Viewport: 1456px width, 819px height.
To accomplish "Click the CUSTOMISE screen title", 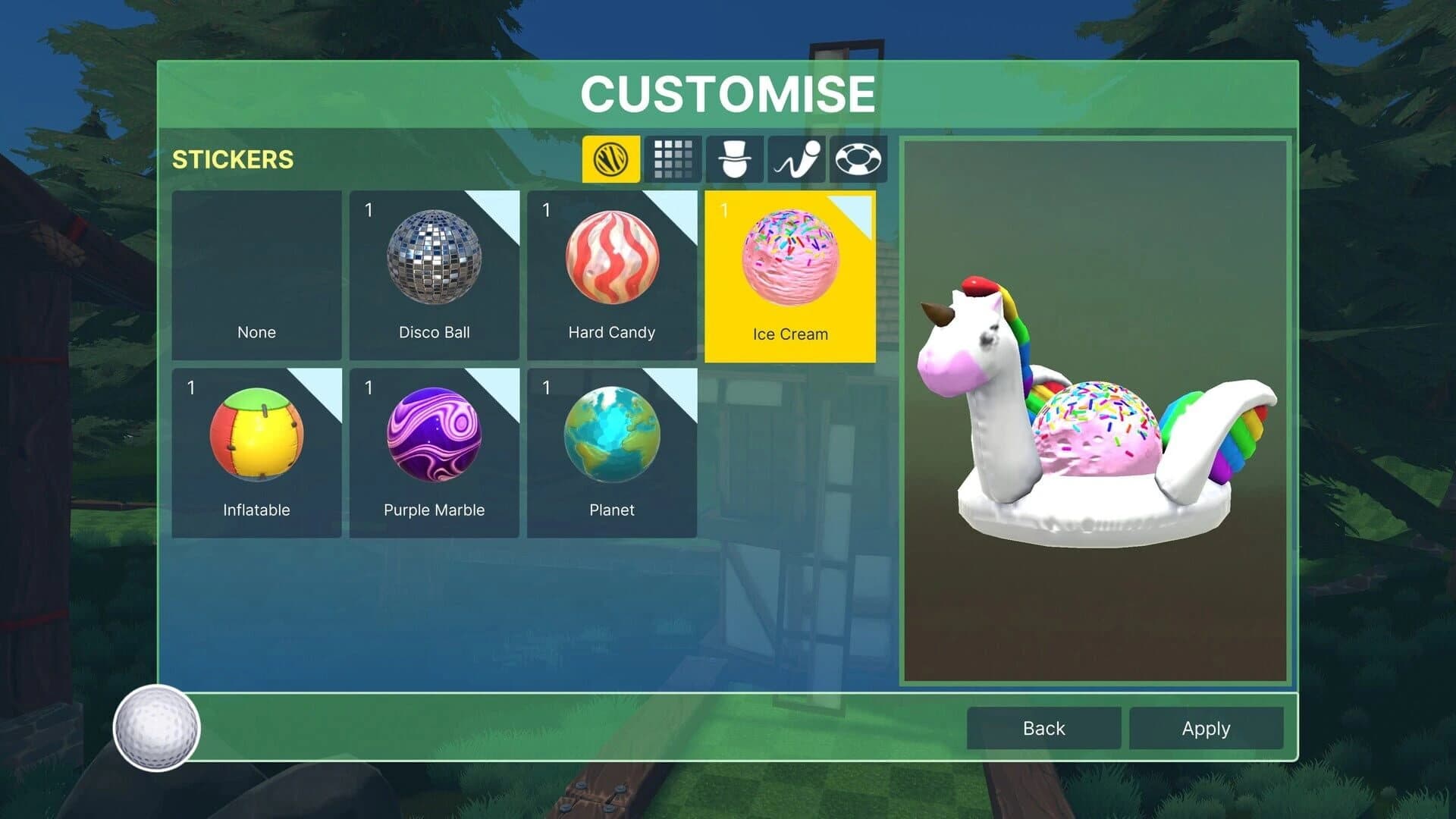I will tap(727, 93).
